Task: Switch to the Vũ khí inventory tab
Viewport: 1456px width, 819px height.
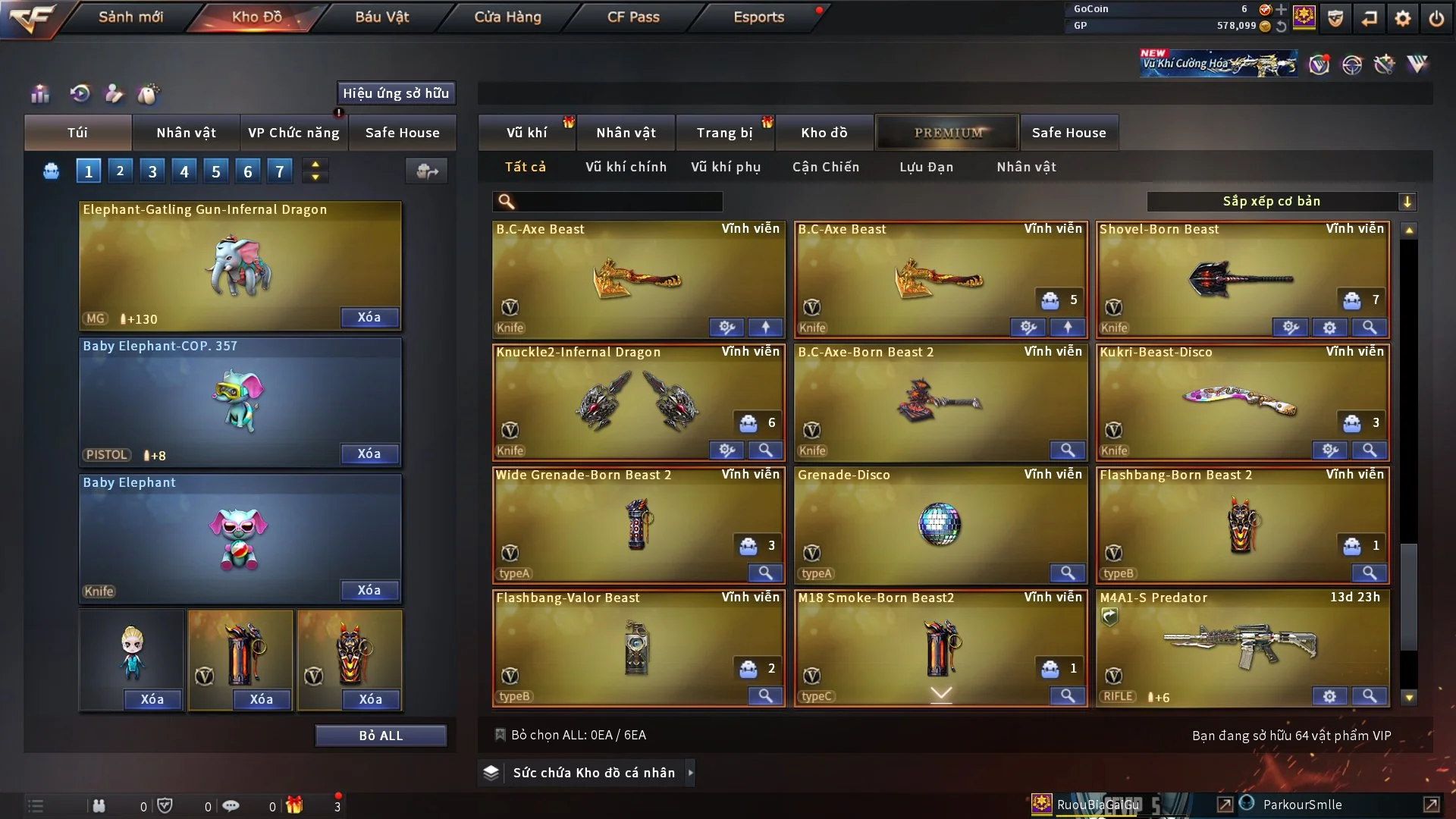Action: tap(526, 133)
